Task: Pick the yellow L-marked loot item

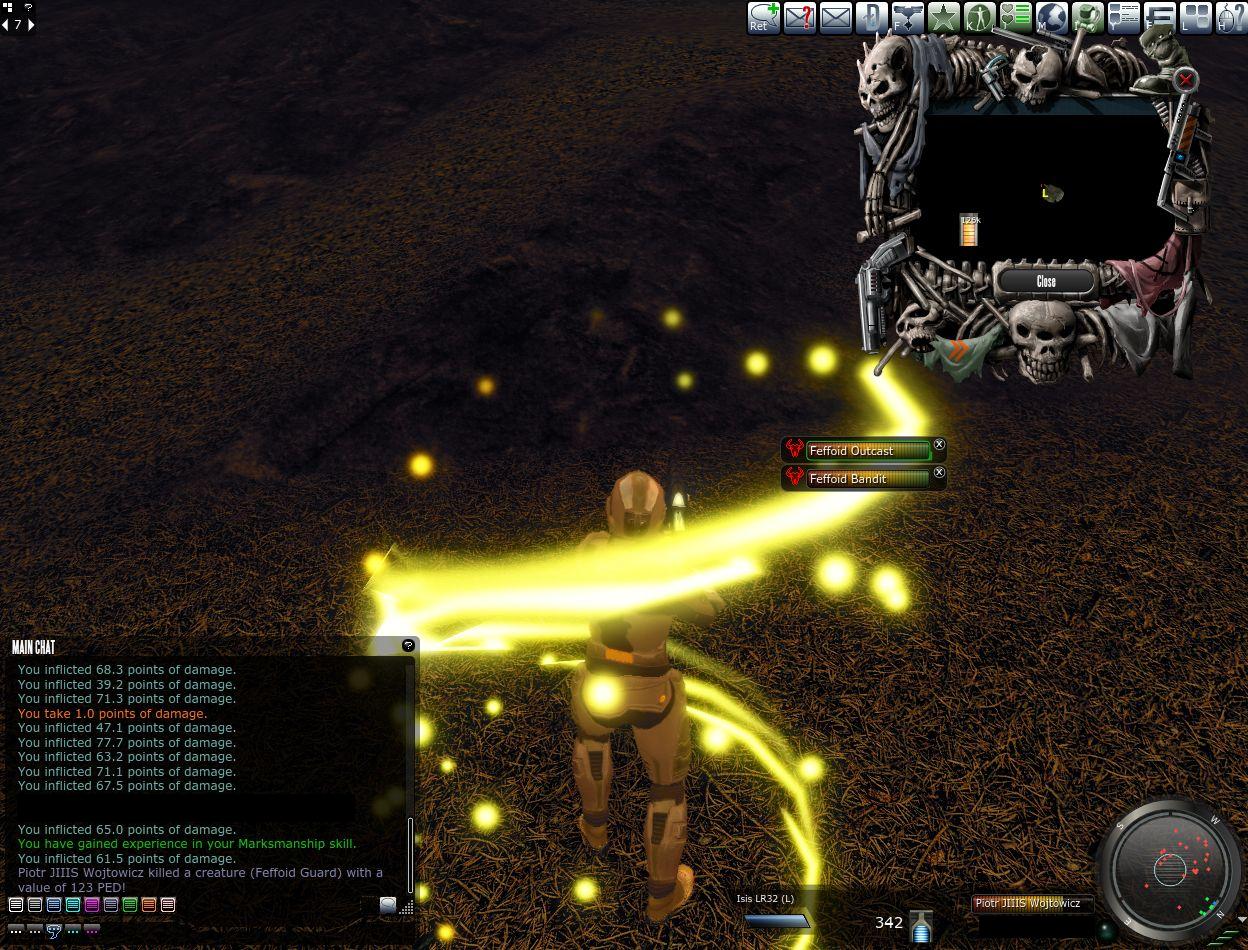Action: pos(1049,193)
